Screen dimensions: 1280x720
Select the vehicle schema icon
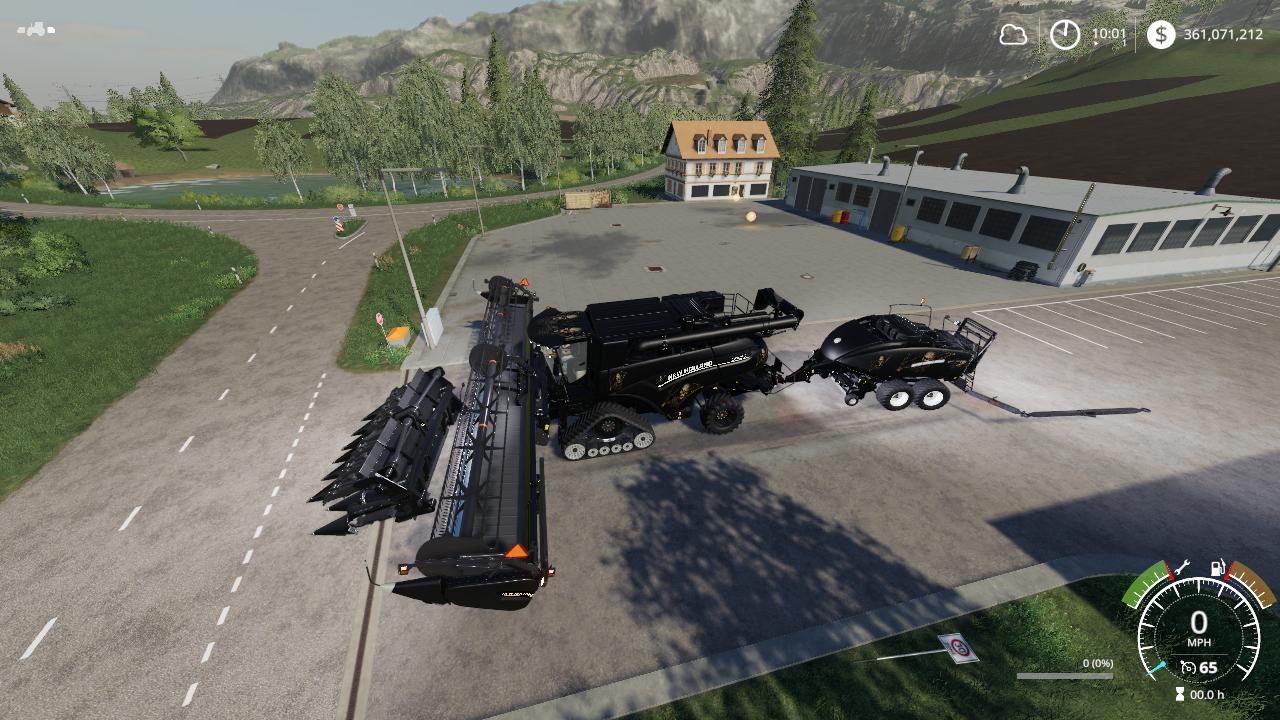[x=36, y=29]
